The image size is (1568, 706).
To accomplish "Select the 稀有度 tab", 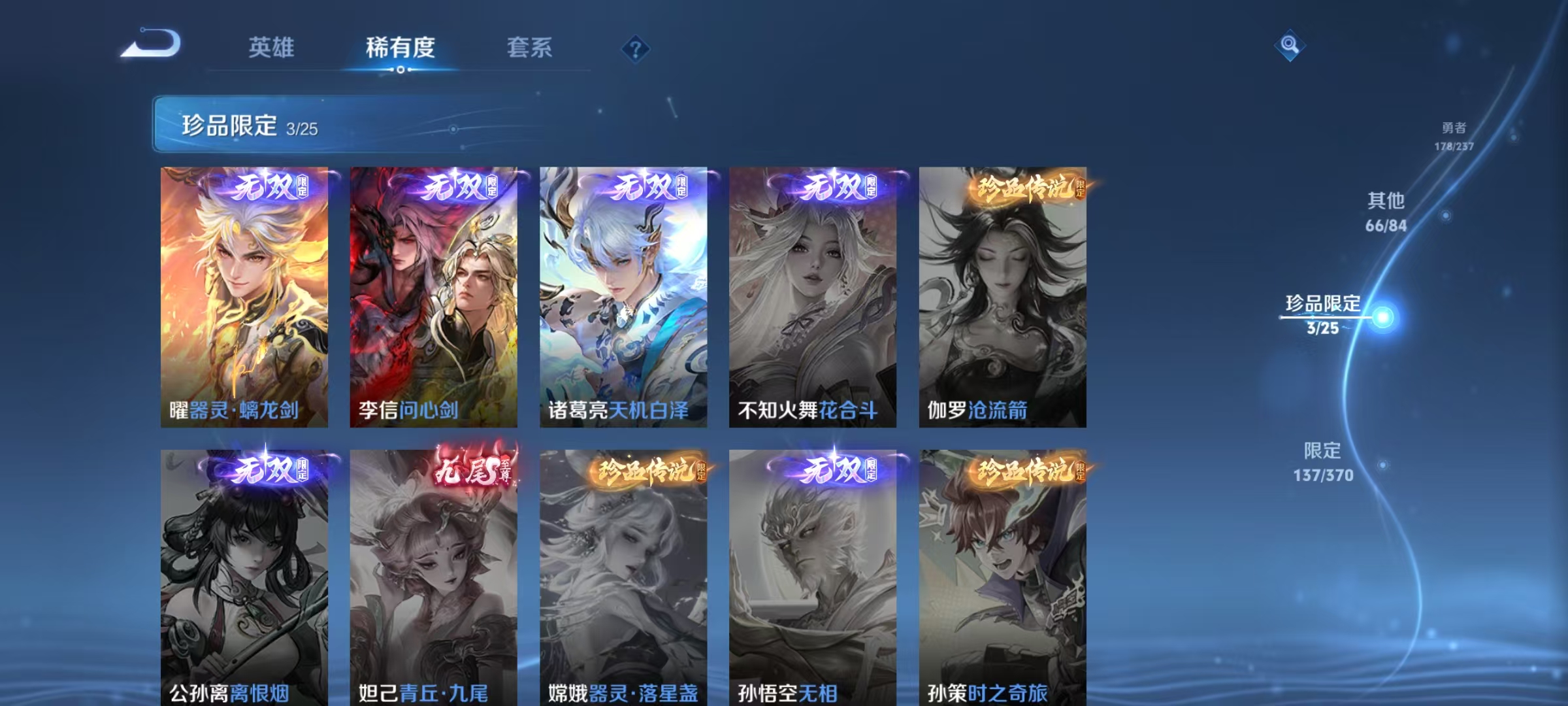I will tap(400, 47).
